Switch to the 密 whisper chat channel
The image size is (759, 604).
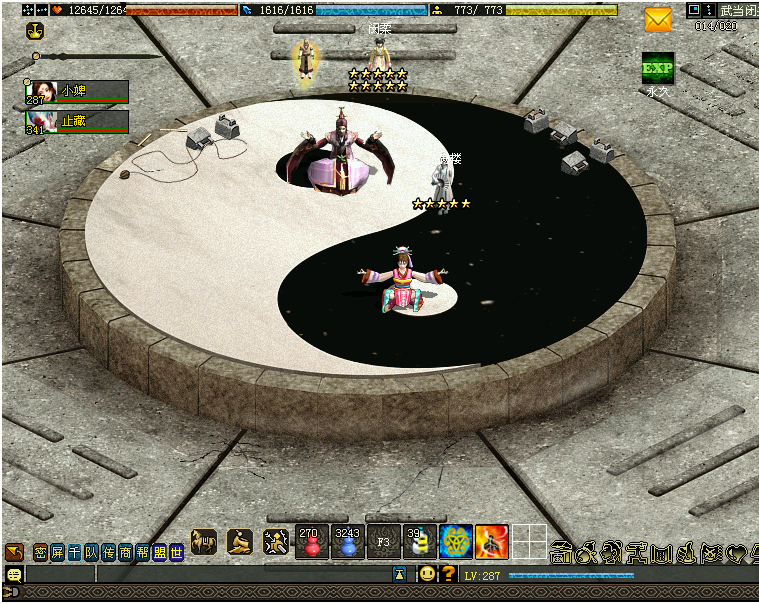point(40,552)
